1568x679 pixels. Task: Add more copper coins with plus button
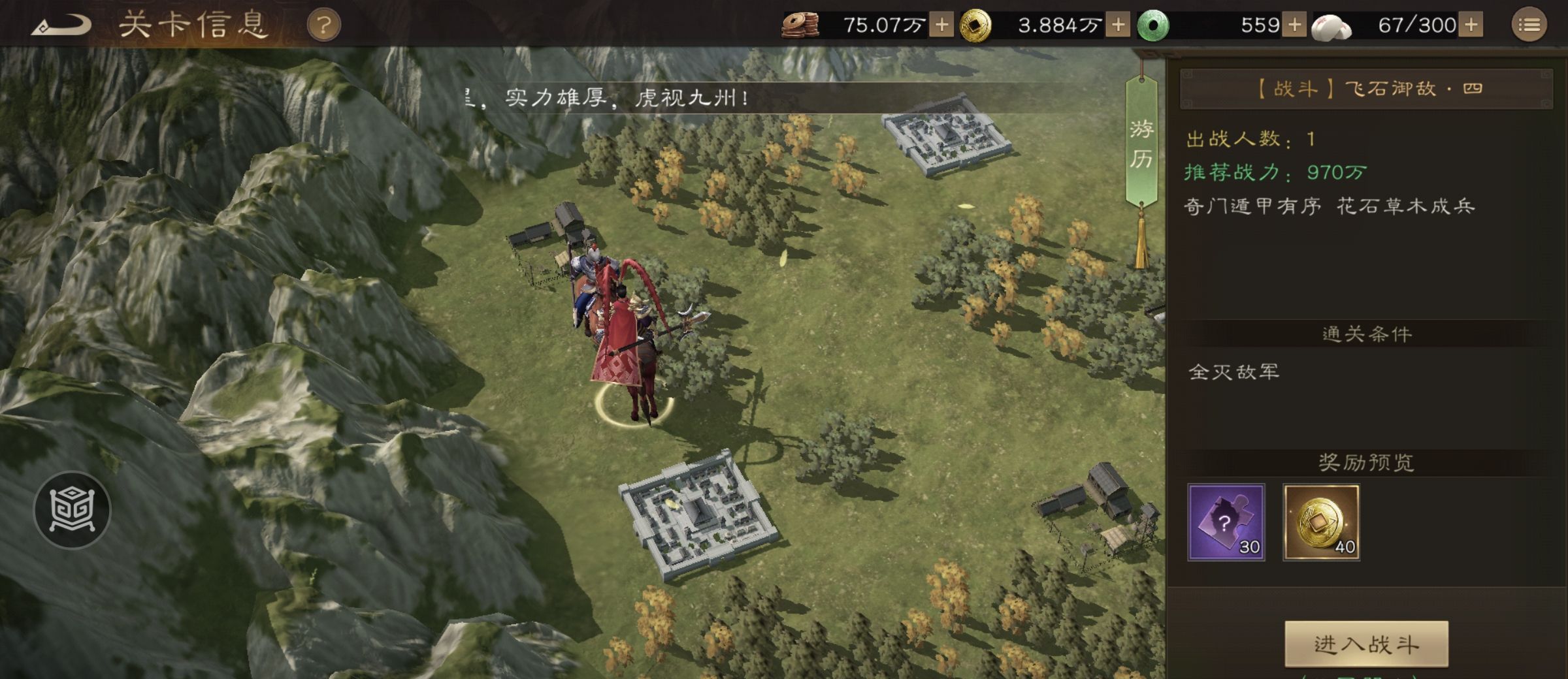coord(941,25)
